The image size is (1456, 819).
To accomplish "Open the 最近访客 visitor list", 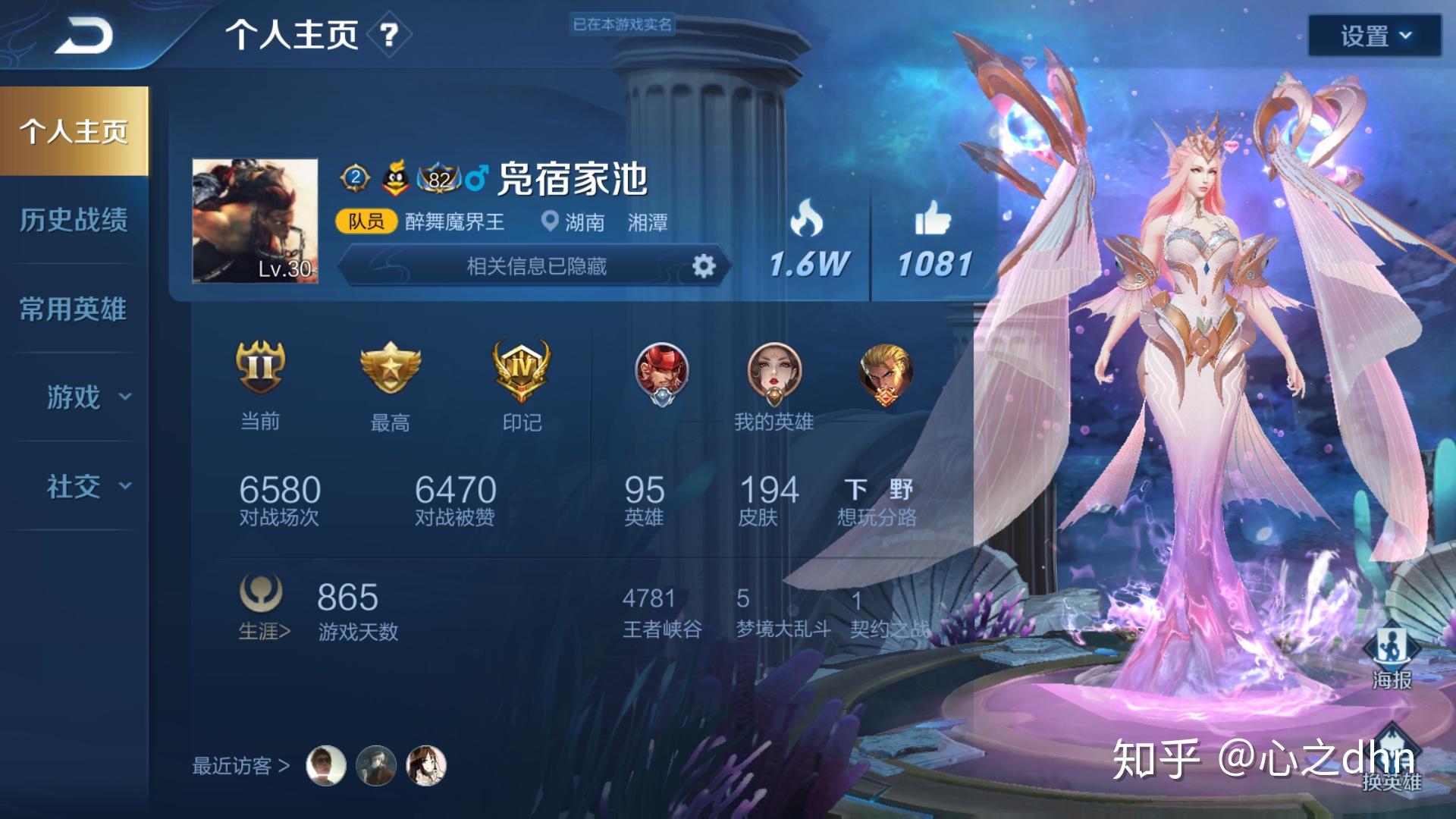I will pyautogui.click(x=240, y=766).
